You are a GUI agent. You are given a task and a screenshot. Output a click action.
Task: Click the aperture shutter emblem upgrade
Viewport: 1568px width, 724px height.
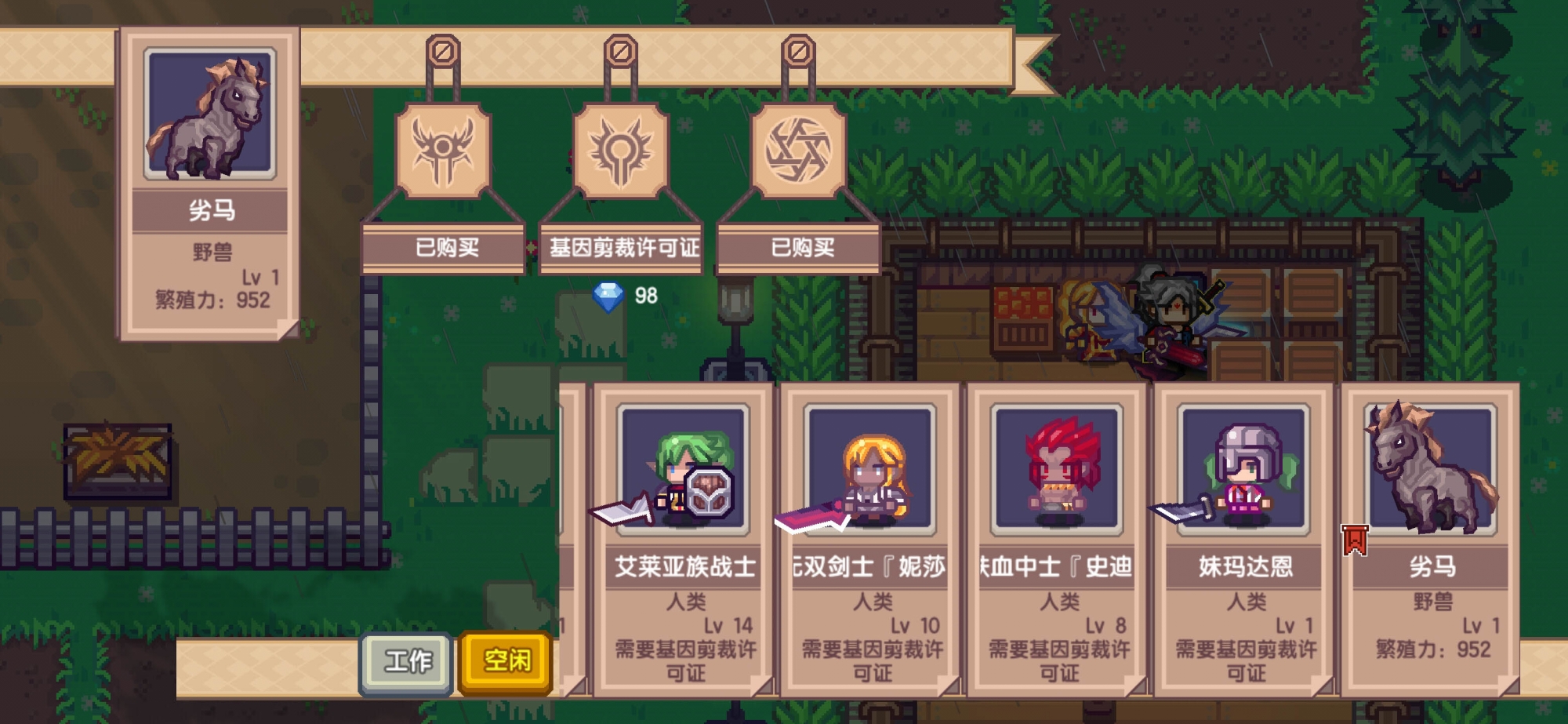[x=798, y=151]
